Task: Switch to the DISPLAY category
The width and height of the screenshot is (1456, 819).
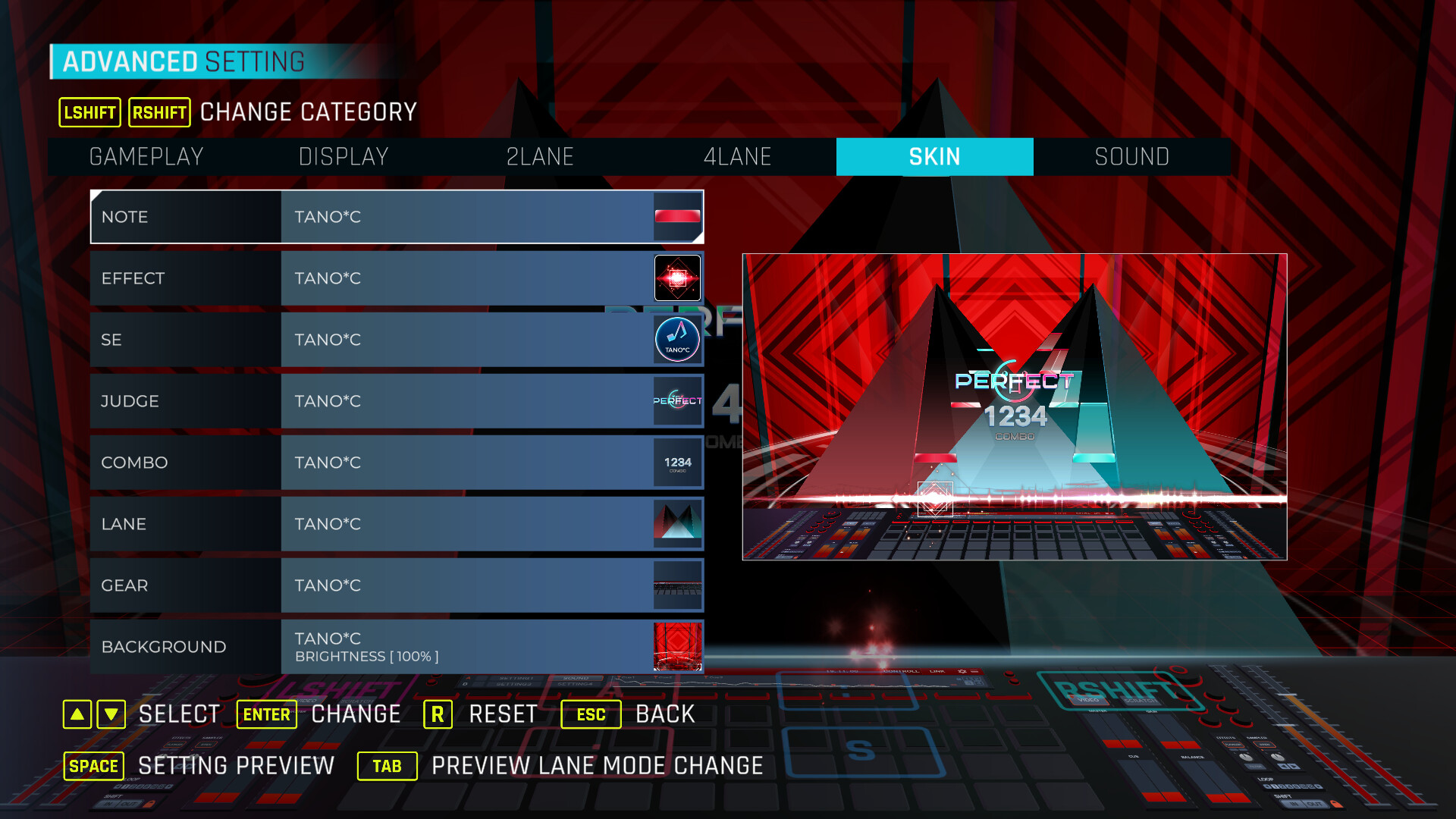Action: click(x=344, y=157)
